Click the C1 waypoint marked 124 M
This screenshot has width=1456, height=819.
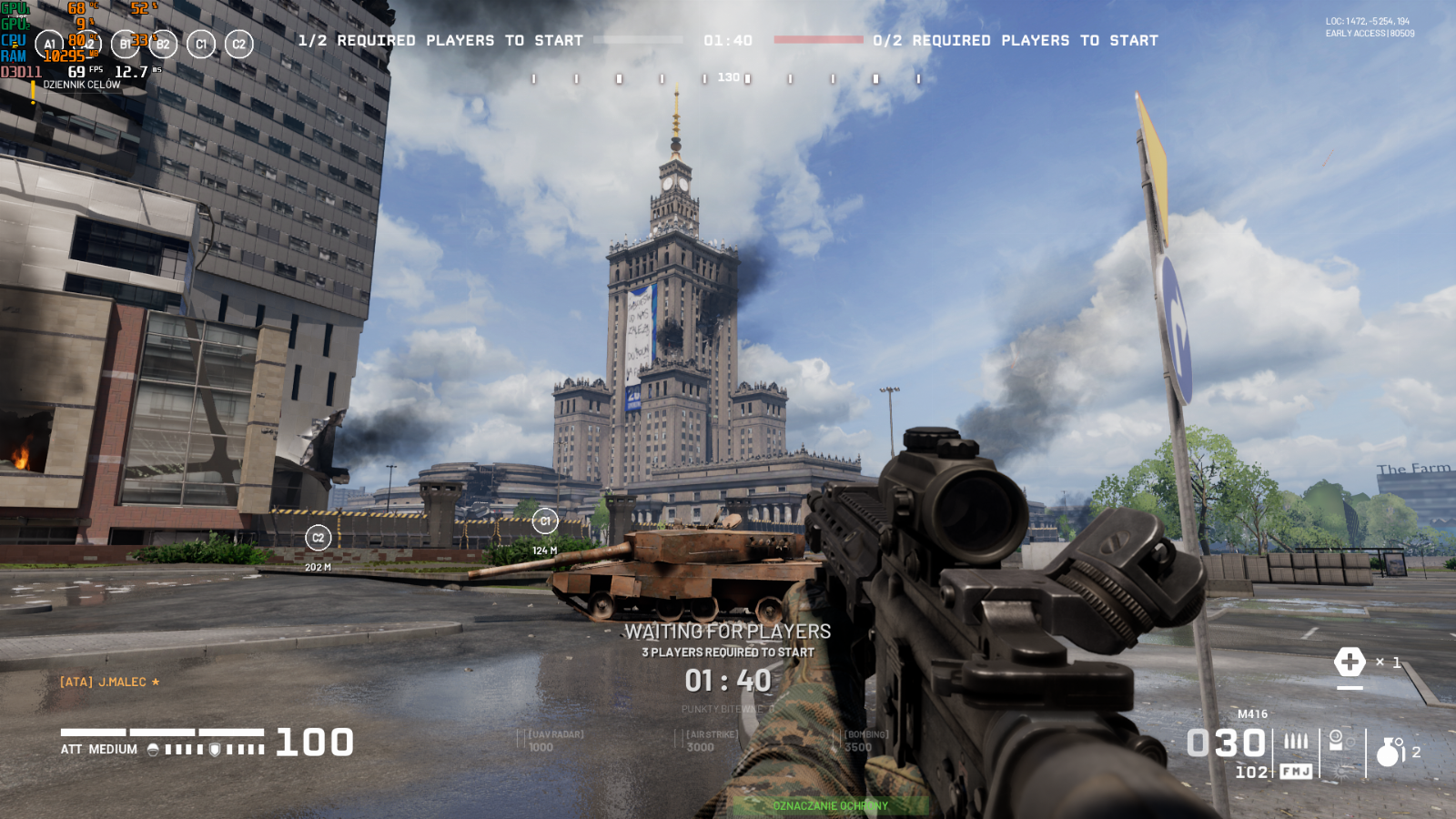pyautogui.click(x=545, y=521)
